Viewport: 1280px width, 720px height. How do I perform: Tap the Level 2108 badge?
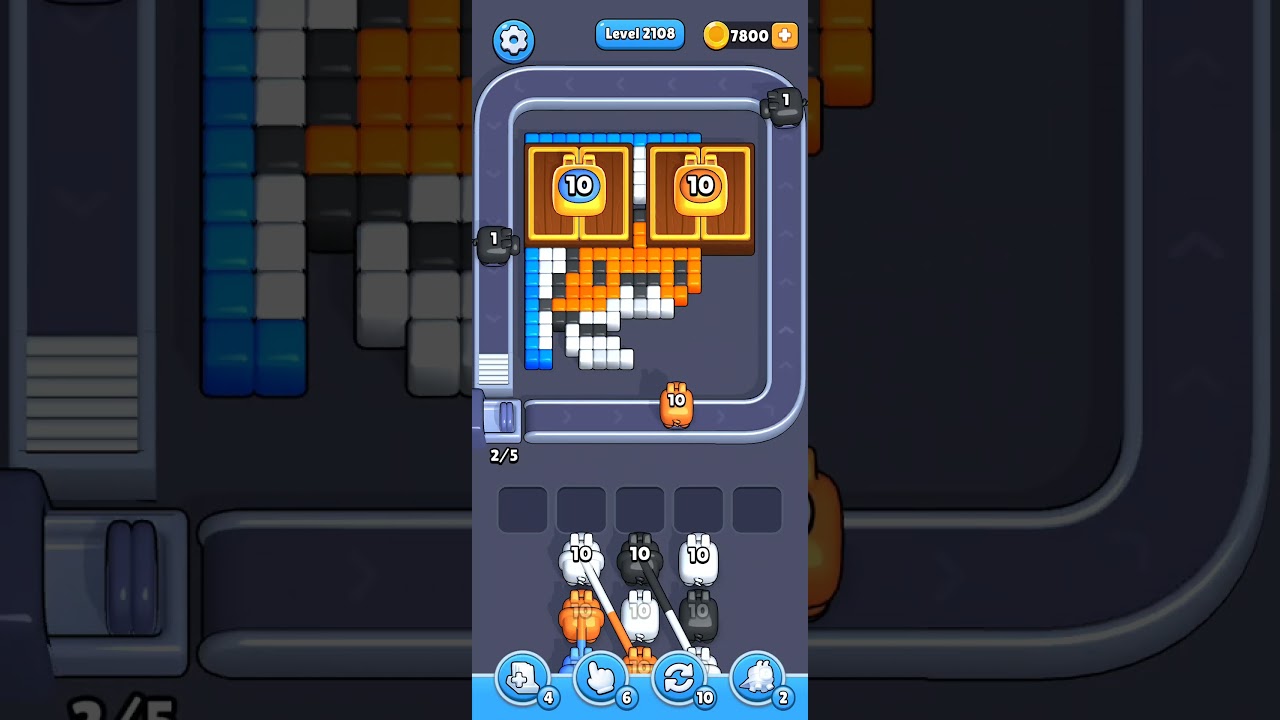[640, 34]
